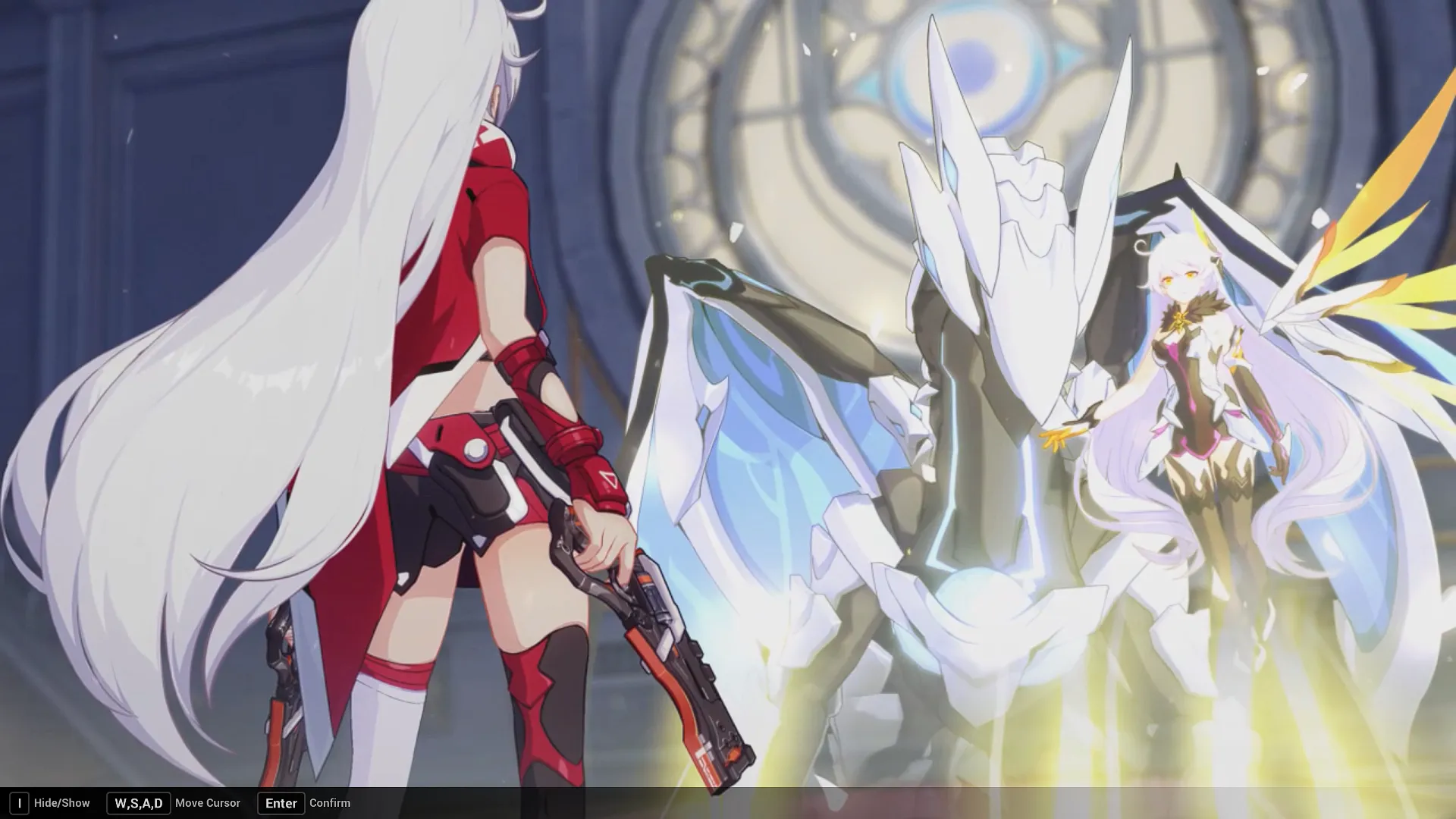The height and width of the screenshot is (819, 1456).
Task: Toggle Hide/Show for the dialogue UI
Action: [x=63, y=802]
